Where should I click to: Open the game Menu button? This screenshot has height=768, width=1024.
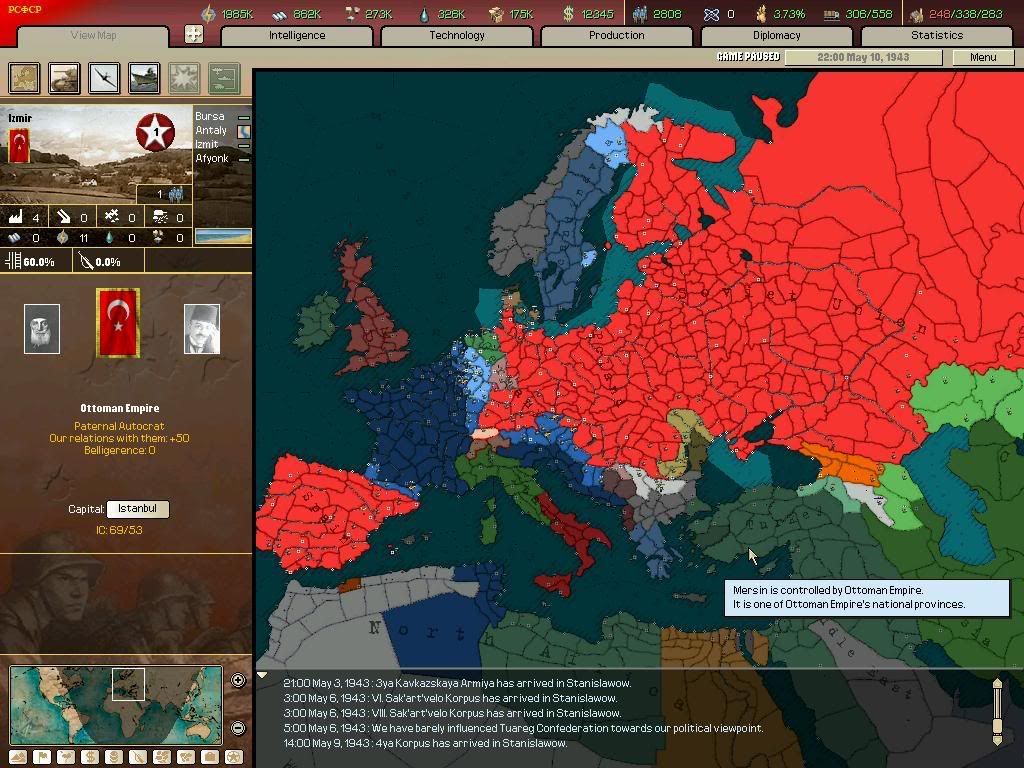coord(983,57)
